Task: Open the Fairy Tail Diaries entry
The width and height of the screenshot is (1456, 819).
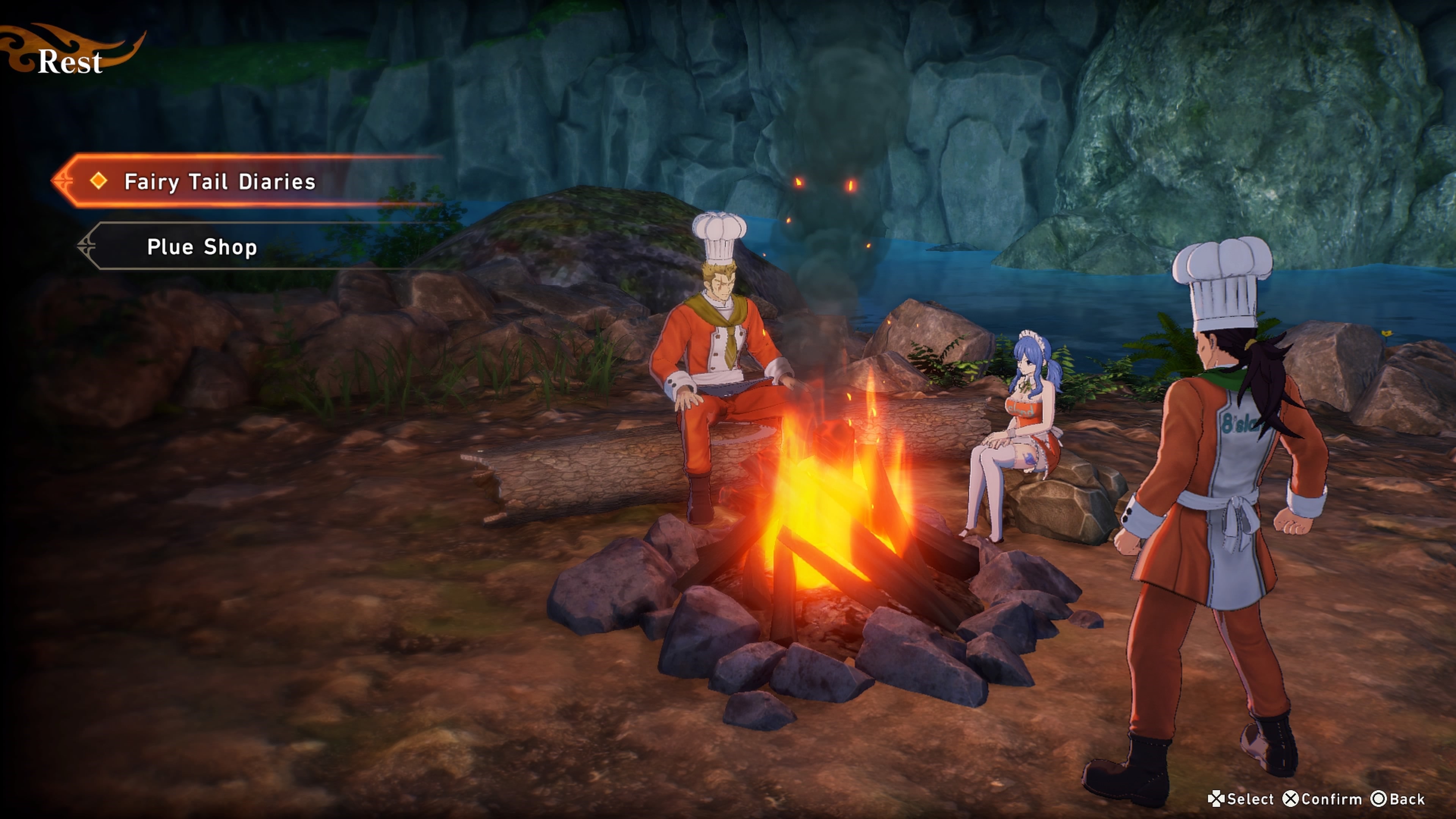Action: tap(219, 182)
